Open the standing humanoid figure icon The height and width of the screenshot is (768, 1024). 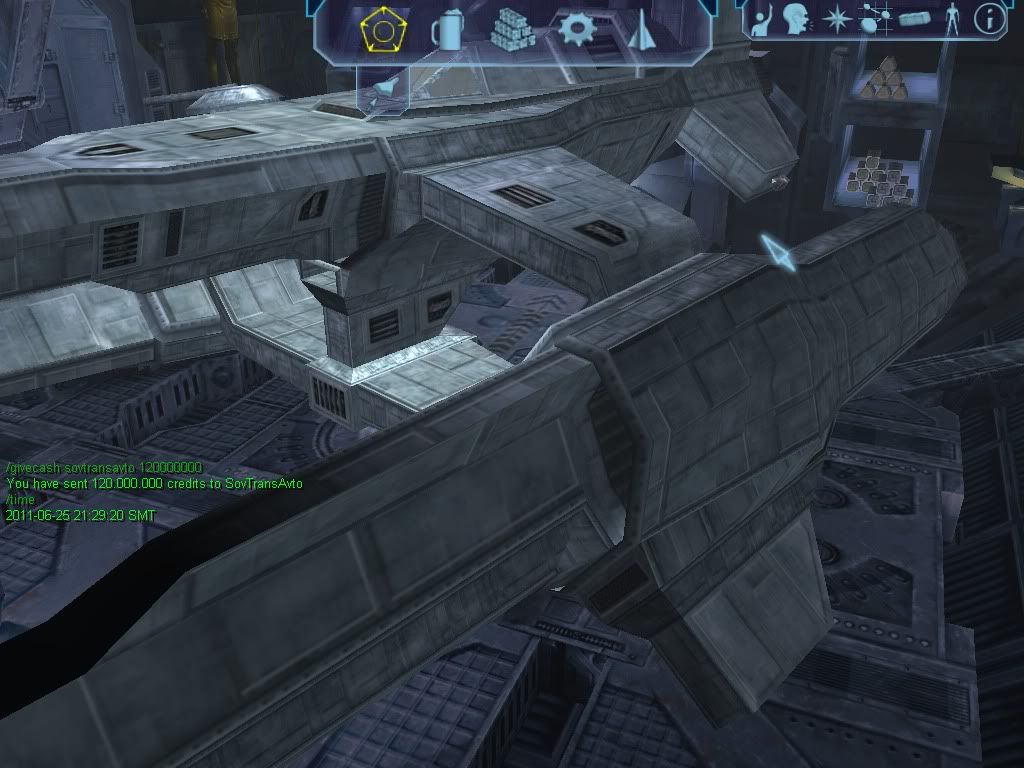coord(951,19)
